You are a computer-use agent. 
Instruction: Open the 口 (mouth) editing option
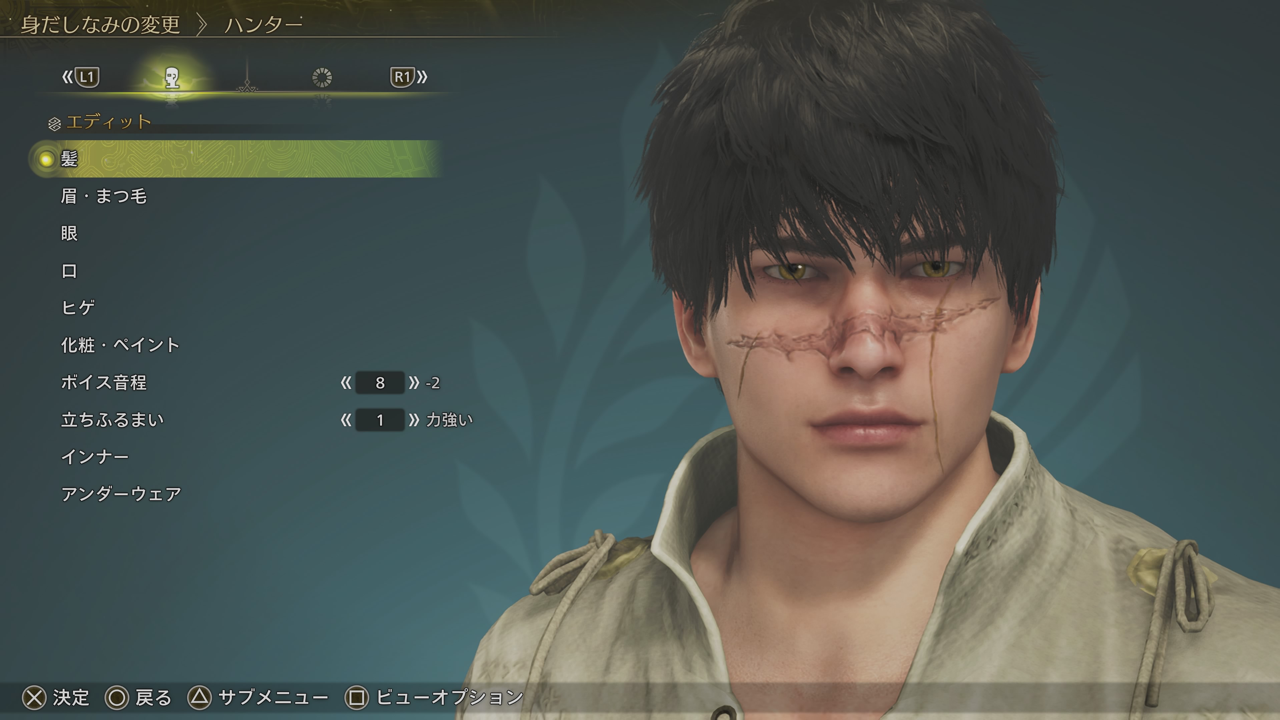69,271
